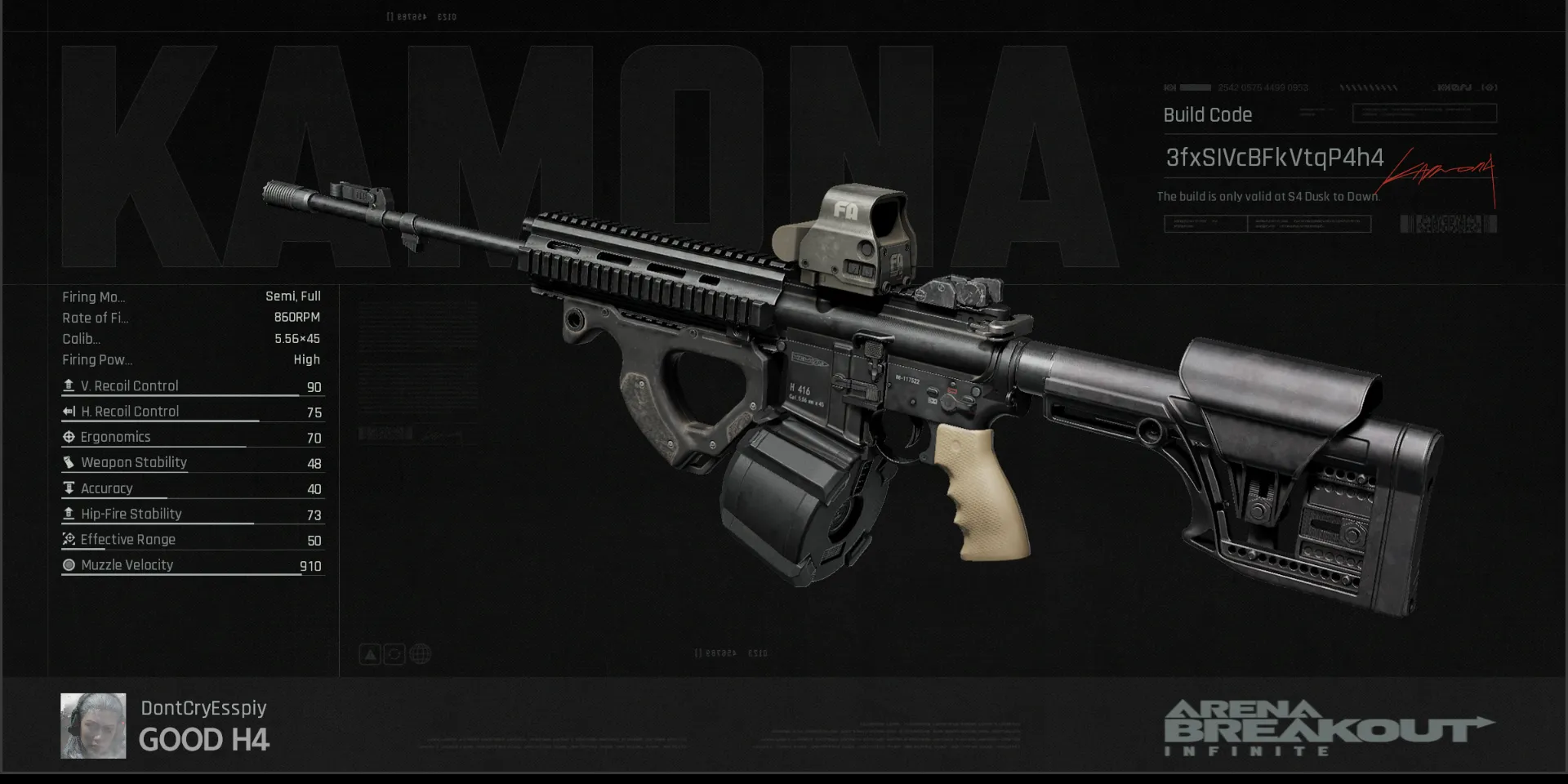Click the circular refresh-style icon
The width and height of the screenshot is (1568, 784).
[394, 654]
